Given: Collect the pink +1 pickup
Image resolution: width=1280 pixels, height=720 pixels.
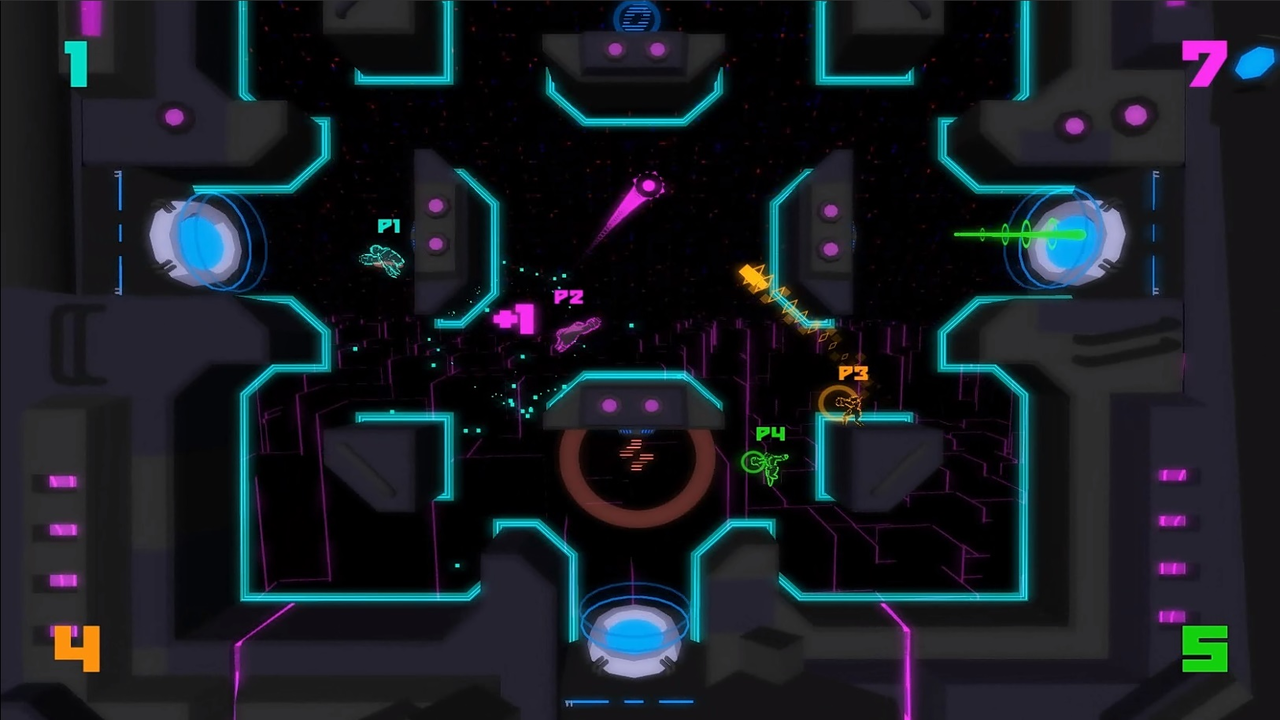Looking at the screenshot, I should coord(514,318).
